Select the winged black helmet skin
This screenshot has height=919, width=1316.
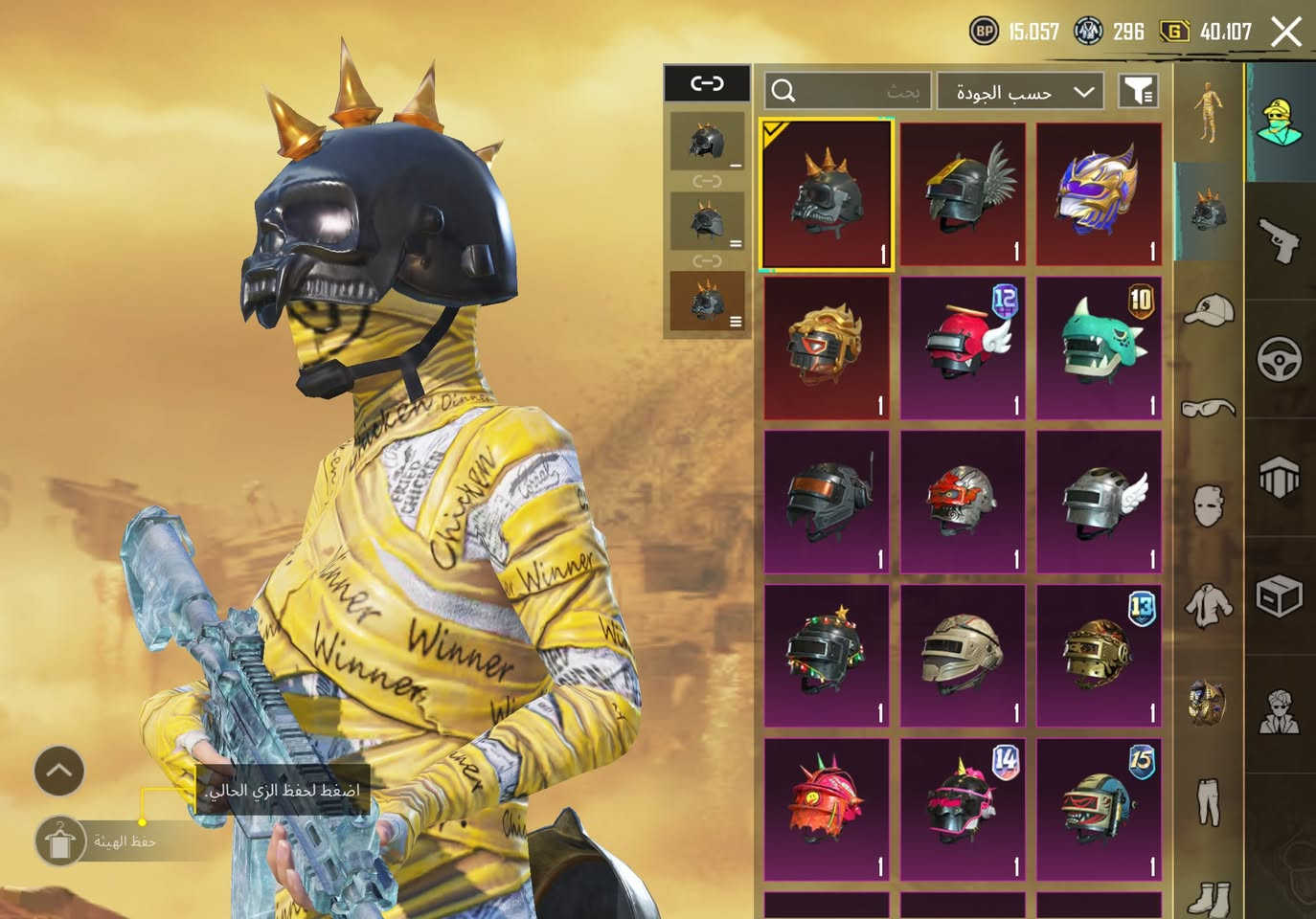click(963, 194)
